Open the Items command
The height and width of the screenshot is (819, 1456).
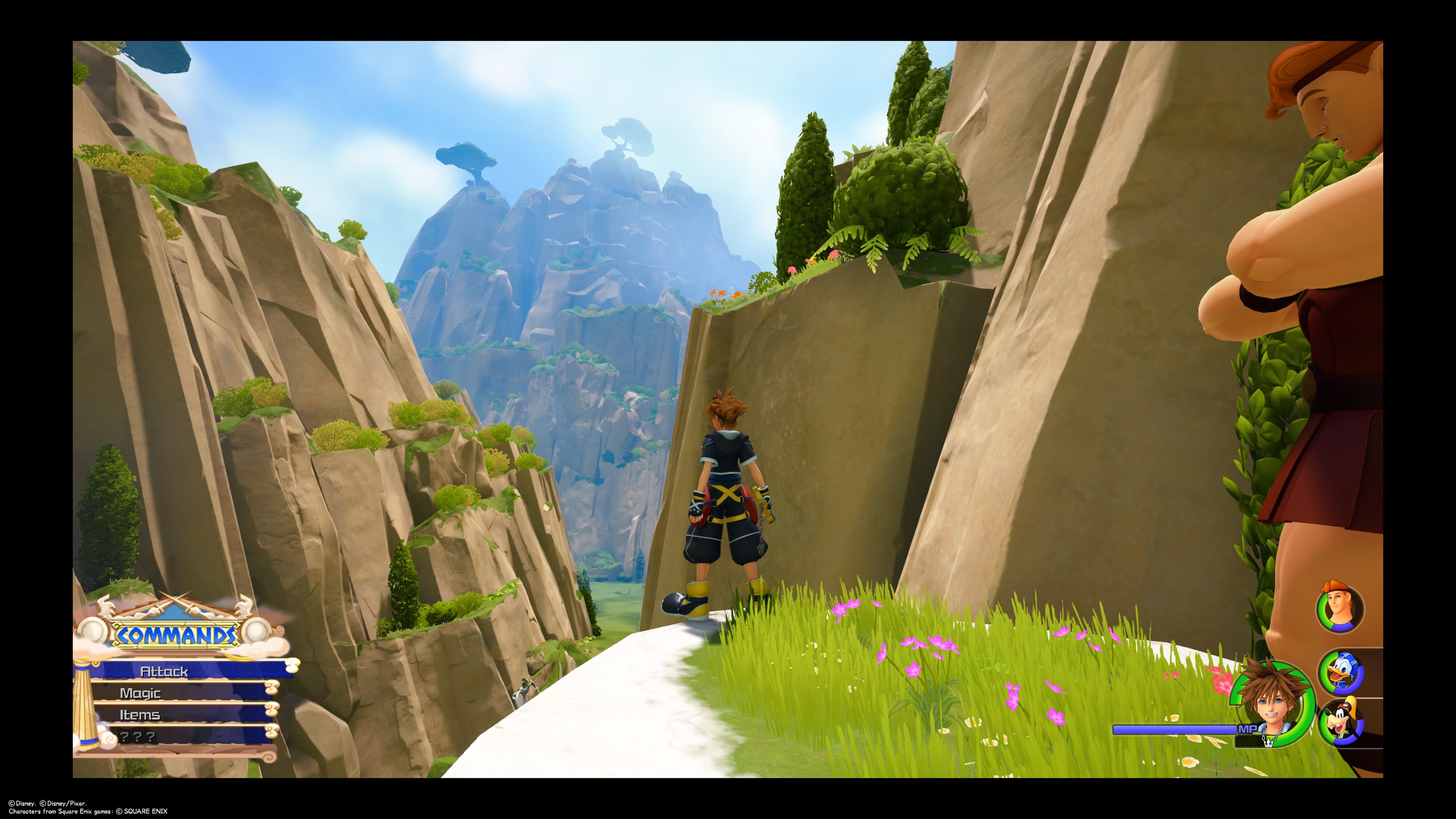coord(140,715)
